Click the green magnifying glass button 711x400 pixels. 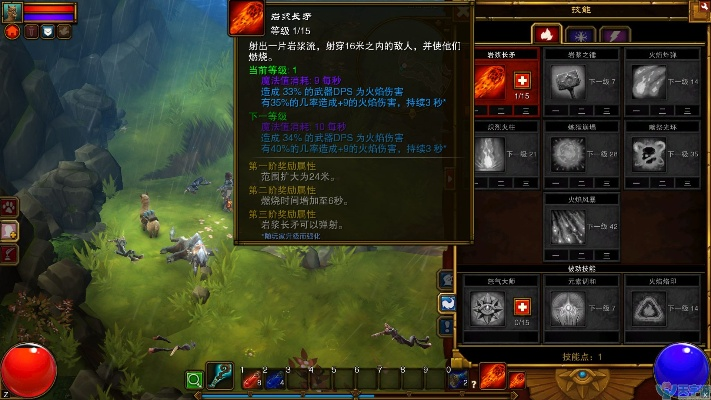click(194, 380)
